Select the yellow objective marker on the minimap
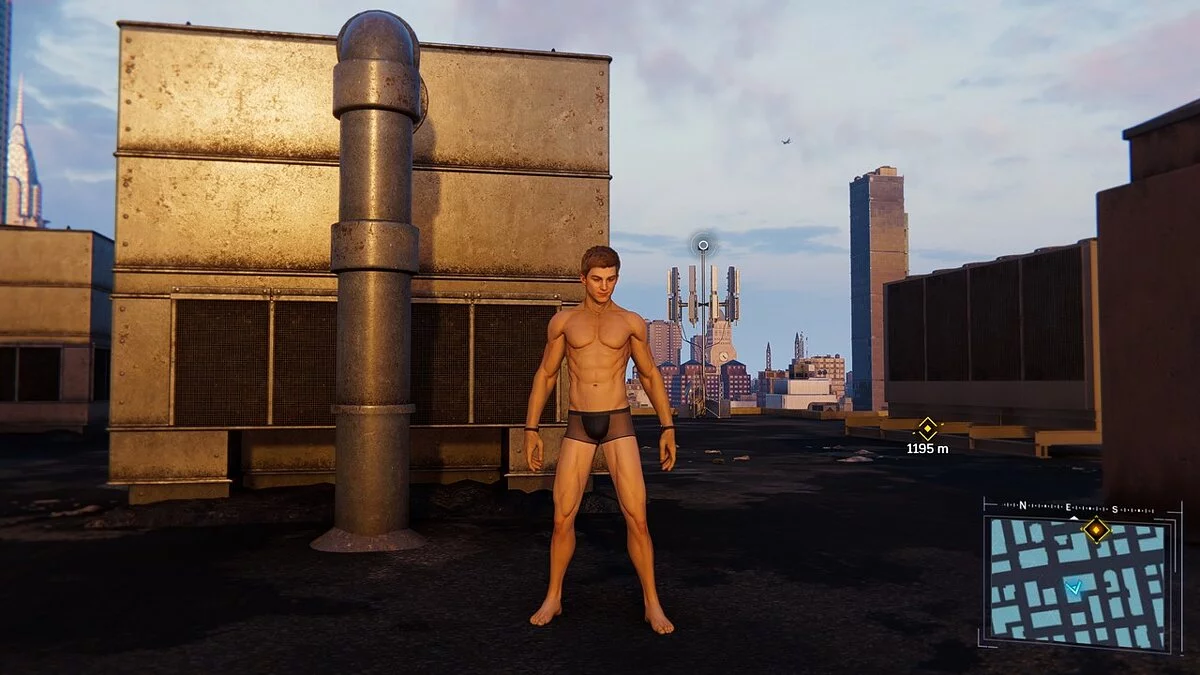 tap(1097, 529)
